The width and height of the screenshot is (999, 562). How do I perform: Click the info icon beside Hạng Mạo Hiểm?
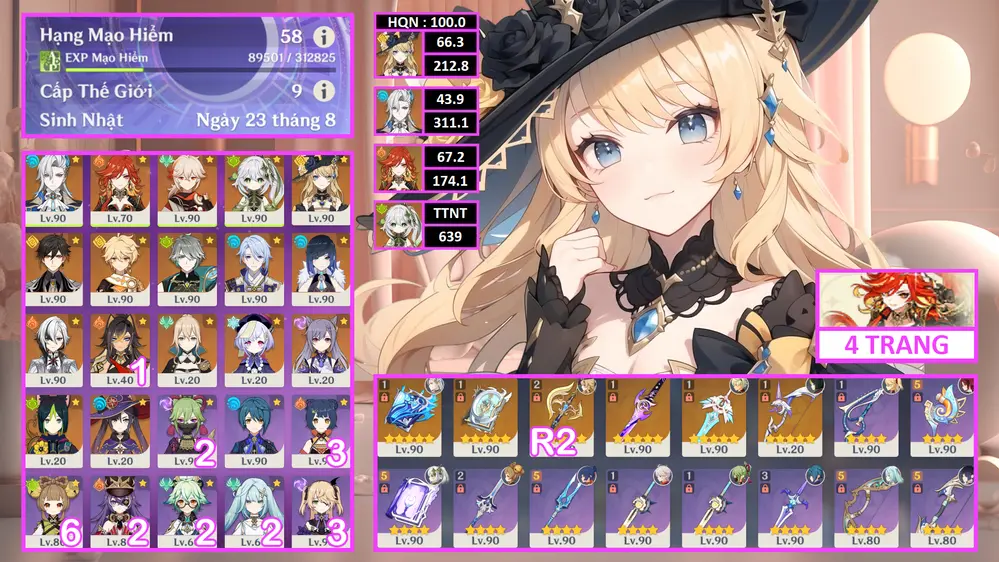pyautogui.click(x=324, y=36)
